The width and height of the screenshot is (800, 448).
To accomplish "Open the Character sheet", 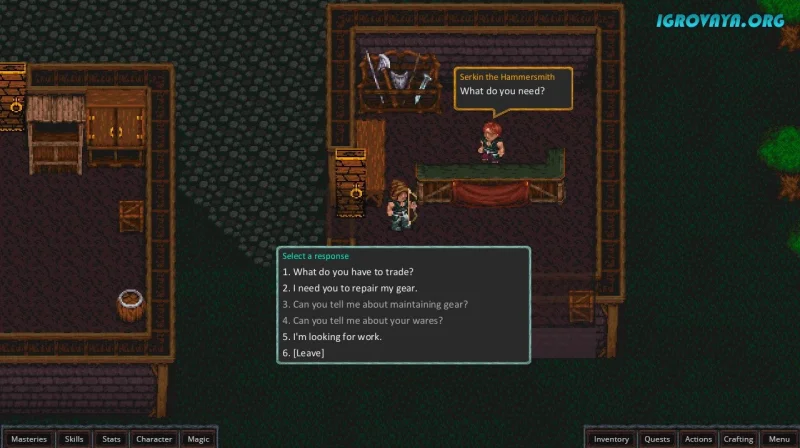I will [154, 439].
